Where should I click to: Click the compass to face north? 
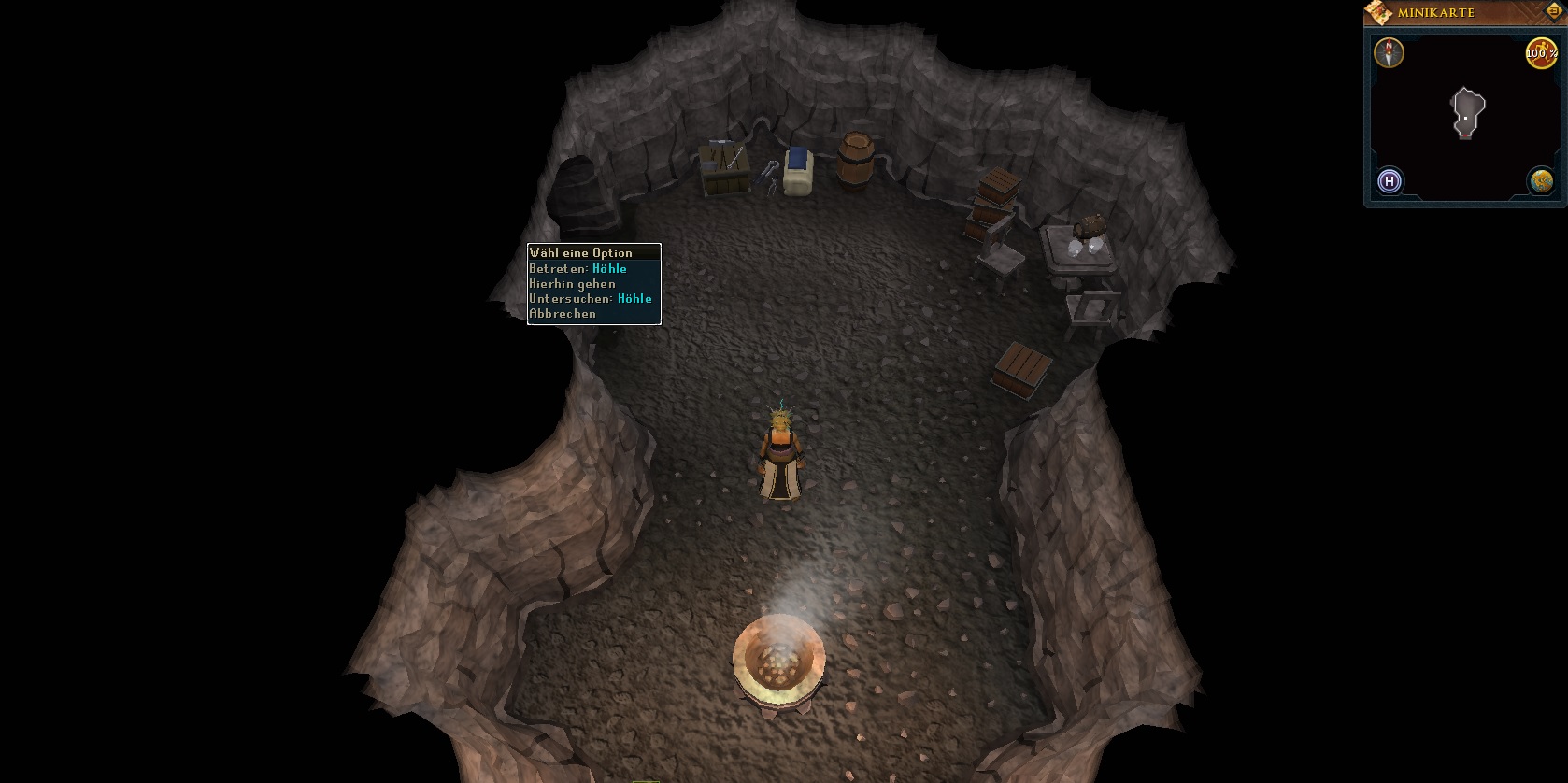click(1390, 52)
